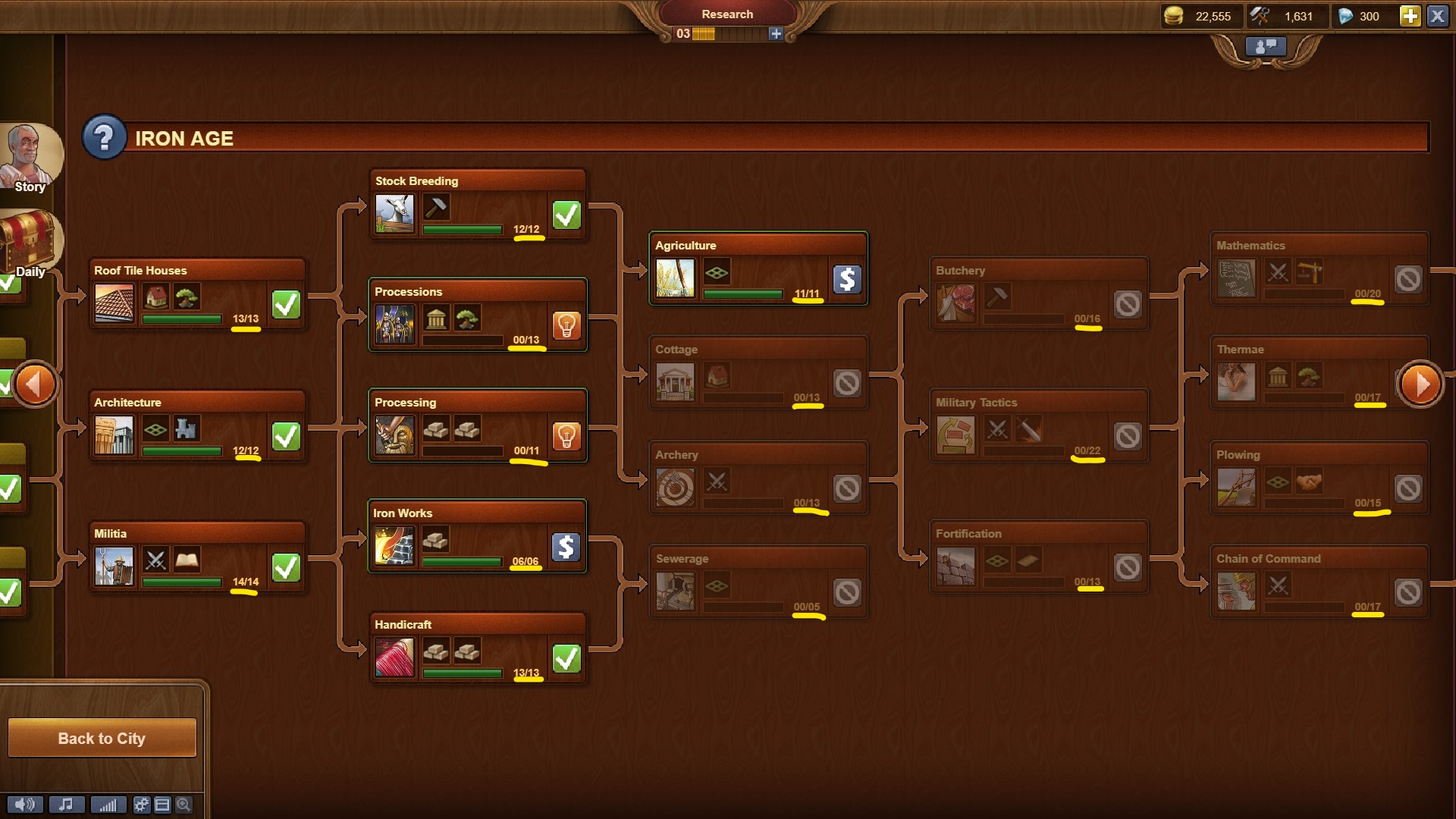The width and height of the screenshot is (1456, 819).
Task: Research Processions using its lightbulb button
Action: [566, 325]
